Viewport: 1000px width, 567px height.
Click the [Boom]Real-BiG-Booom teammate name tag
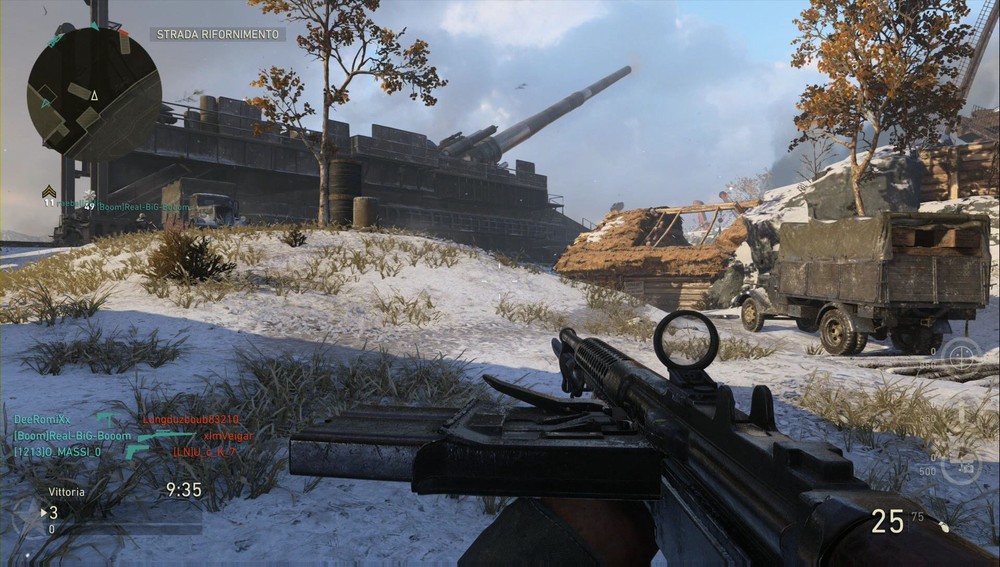144,207
